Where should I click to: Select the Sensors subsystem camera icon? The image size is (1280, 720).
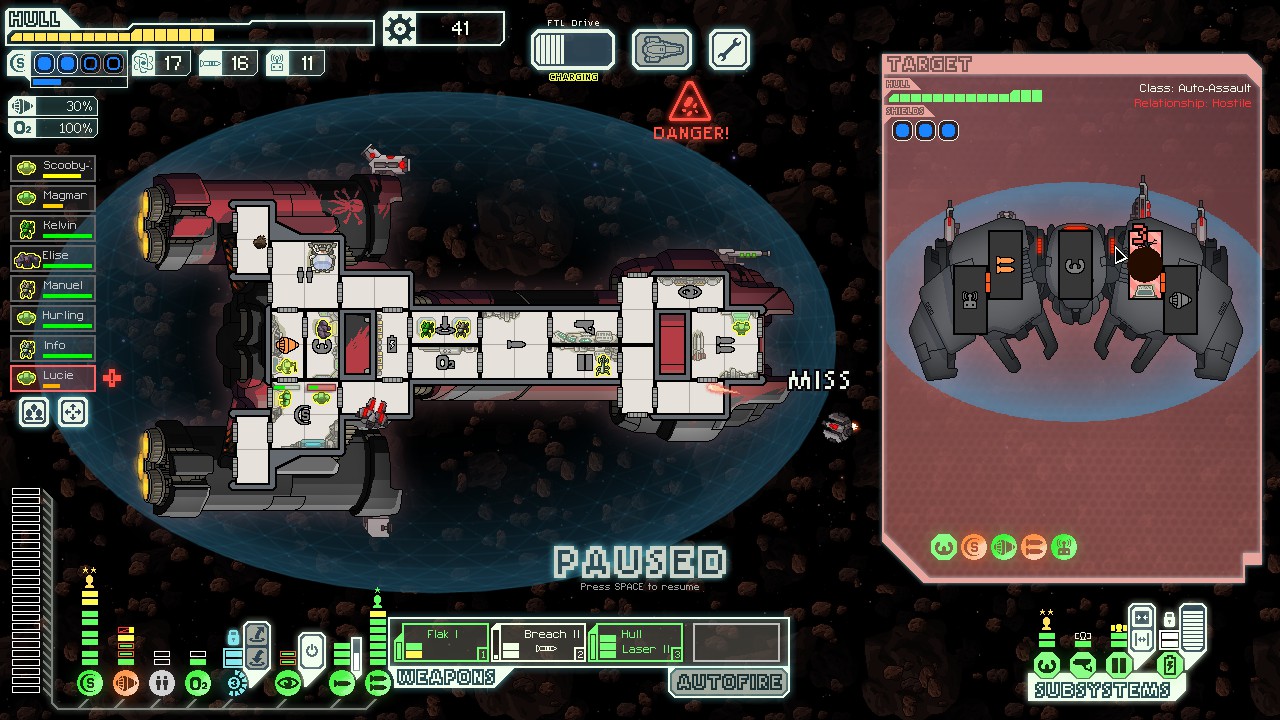[x=1083, y=664]
